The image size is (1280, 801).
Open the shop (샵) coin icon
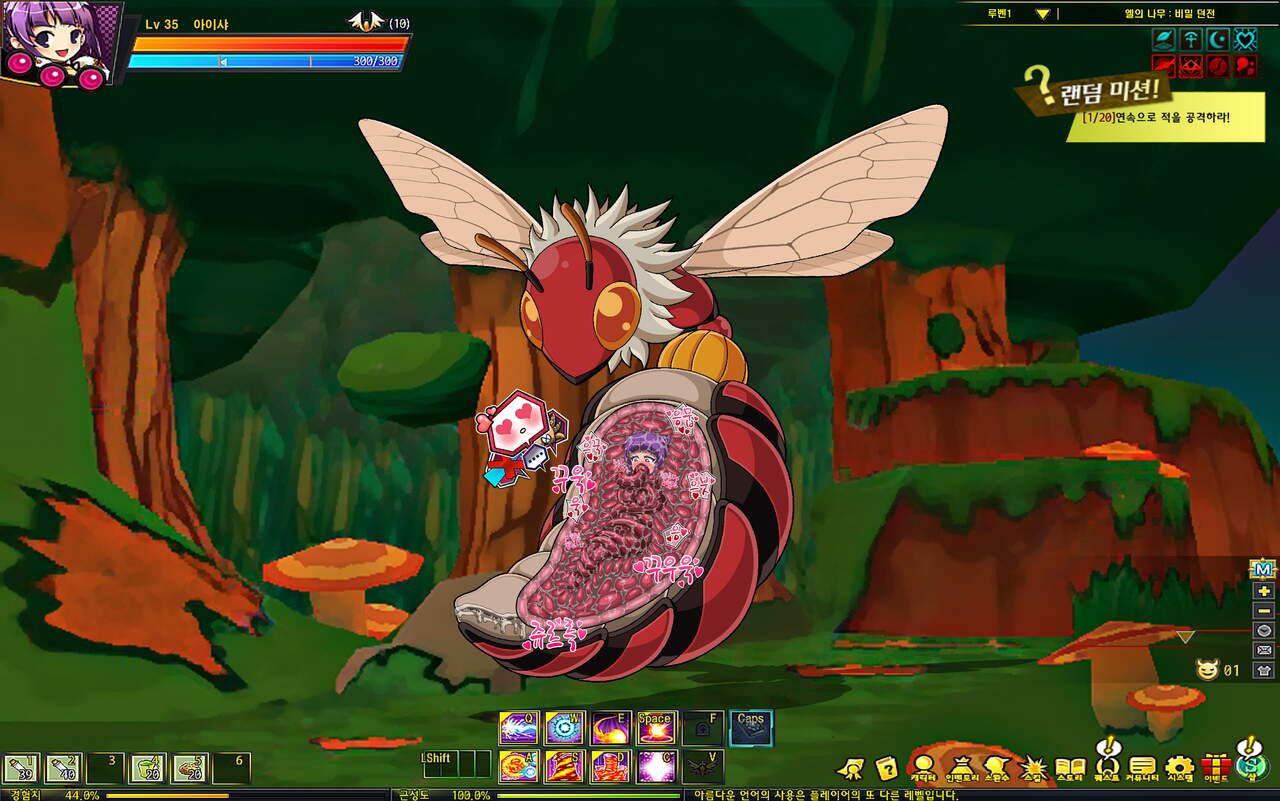click(x=1249, y=765)
